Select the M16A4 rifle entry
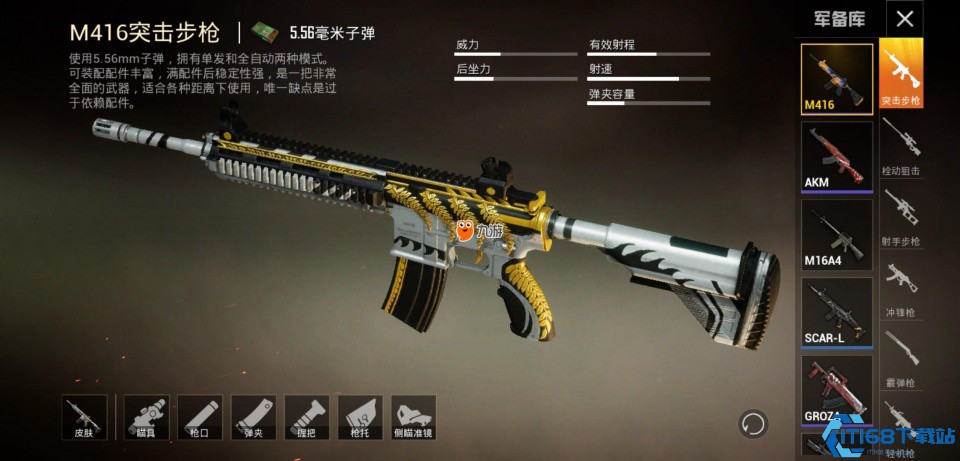The height and width of the screenshot is (461, 960). [x=837, y=234]
